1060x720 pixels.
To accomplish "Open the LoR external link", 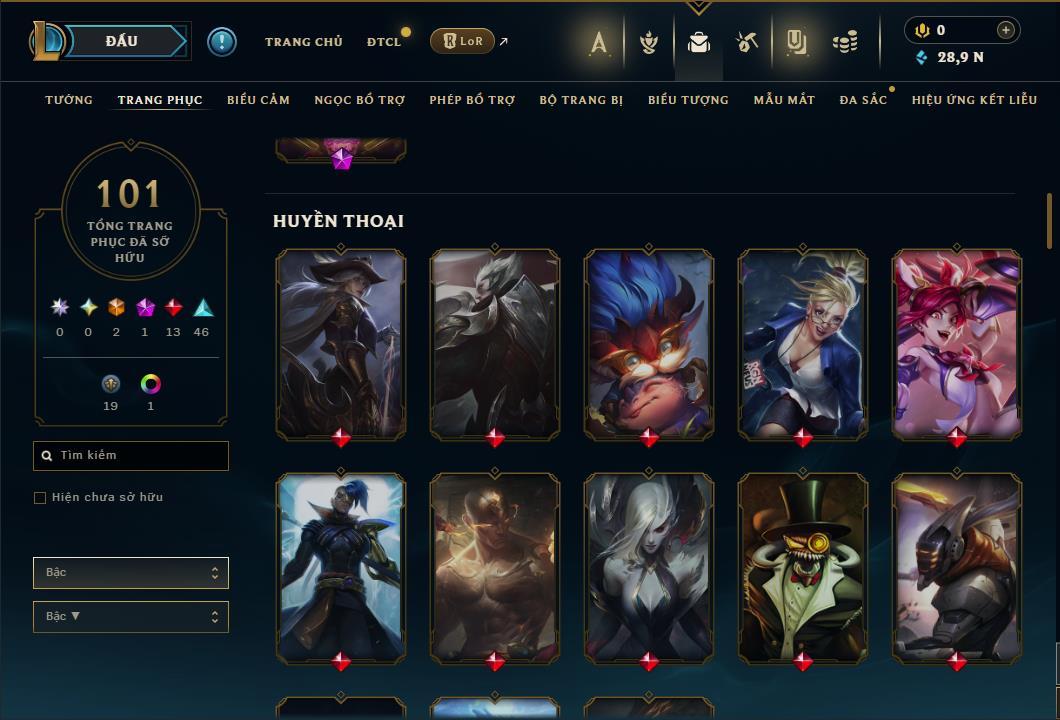I will tap(463, 41).
